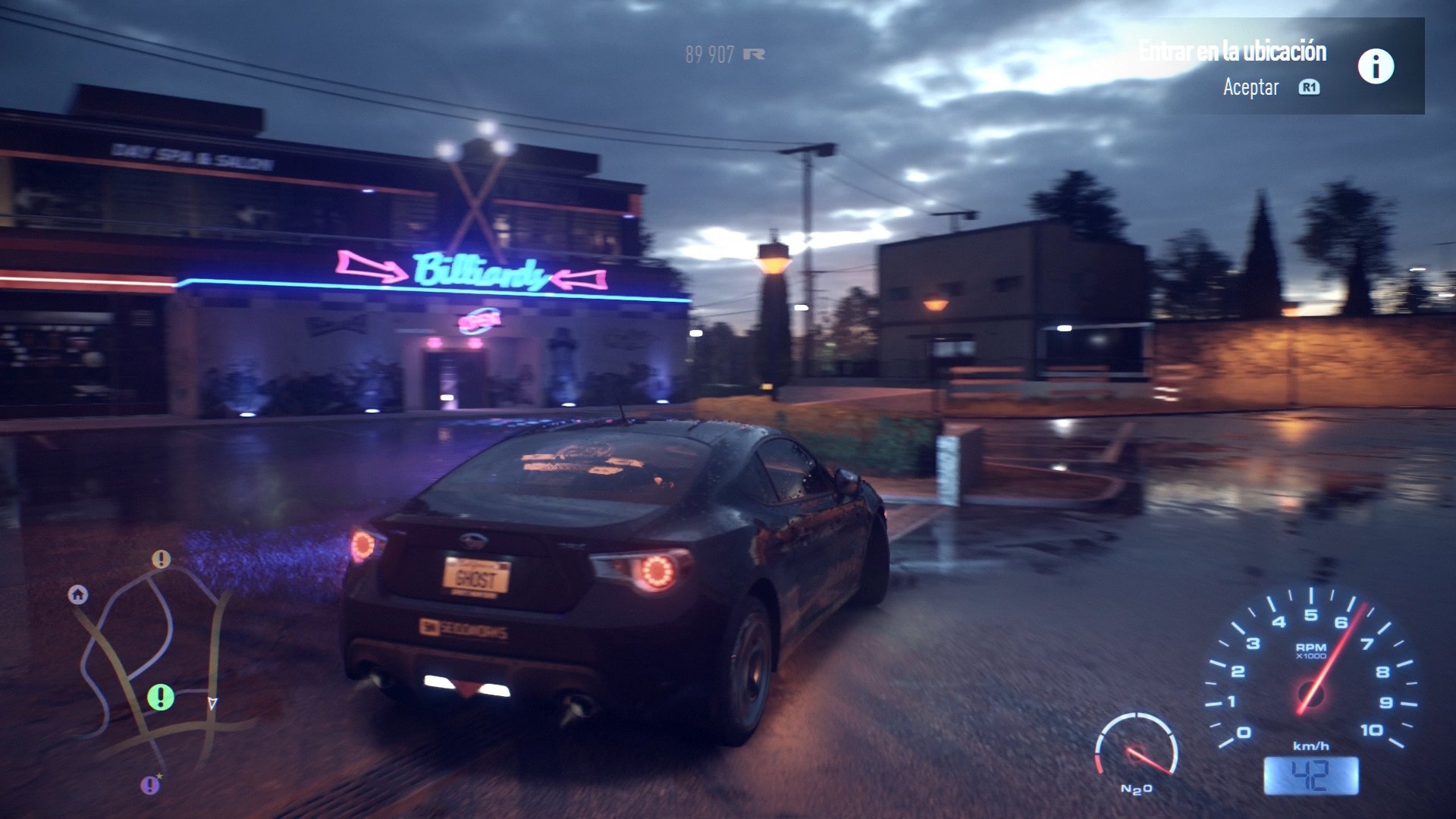The image size is (1456, 819).
Task: Select the 89 907 money counter
Action: [x=709, y=53]
